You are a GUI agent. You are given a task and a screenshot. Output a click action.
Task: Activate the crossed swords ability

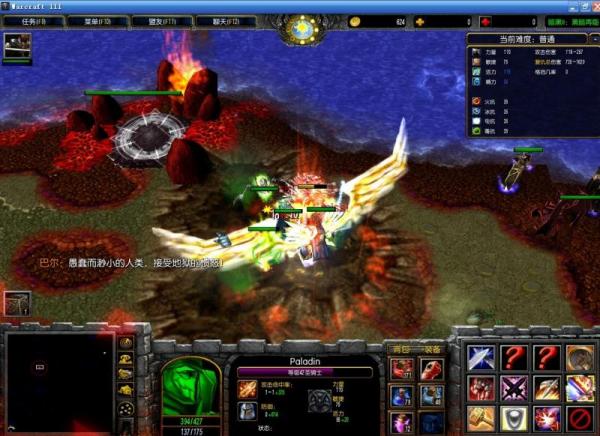[x=513, y=388]
